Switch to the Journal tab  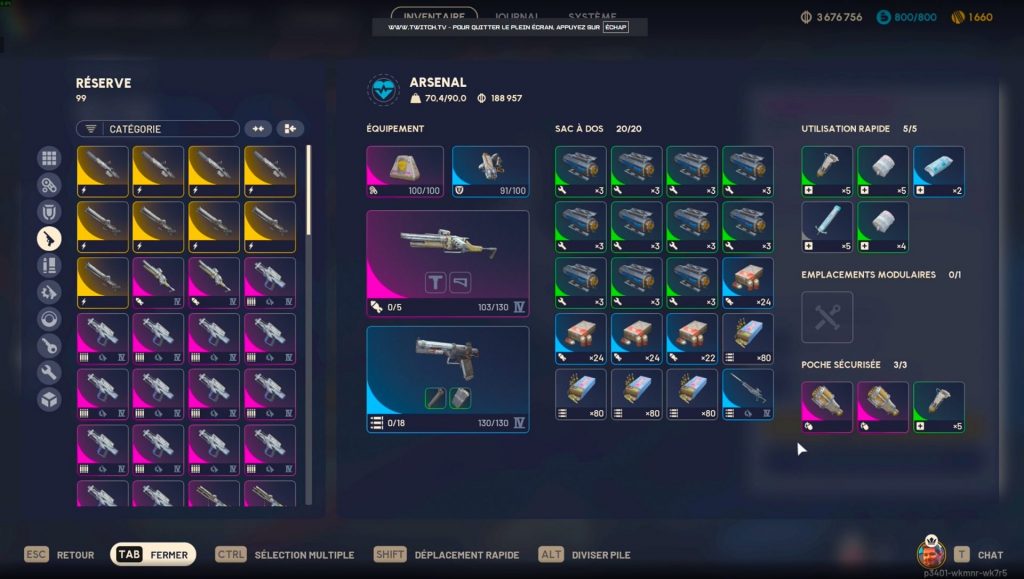[x=518, y=16]
